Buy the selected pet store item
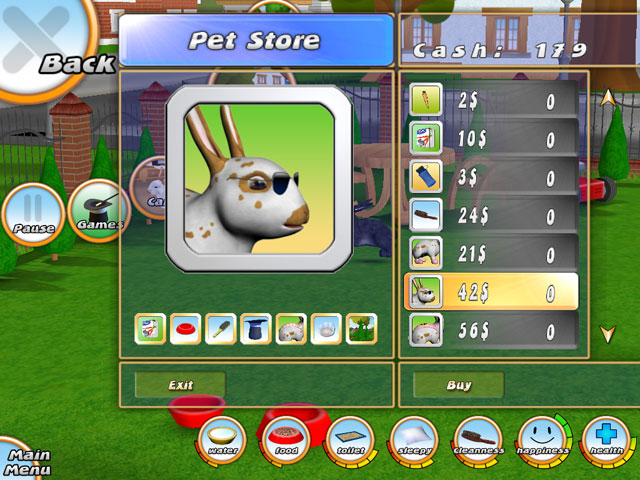640x480 pixels. point(459,385)
